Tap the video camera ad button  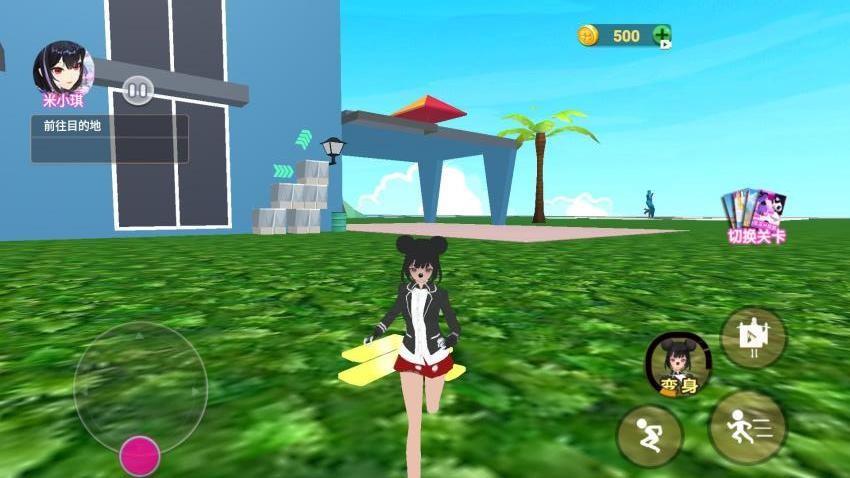[753, 338]
